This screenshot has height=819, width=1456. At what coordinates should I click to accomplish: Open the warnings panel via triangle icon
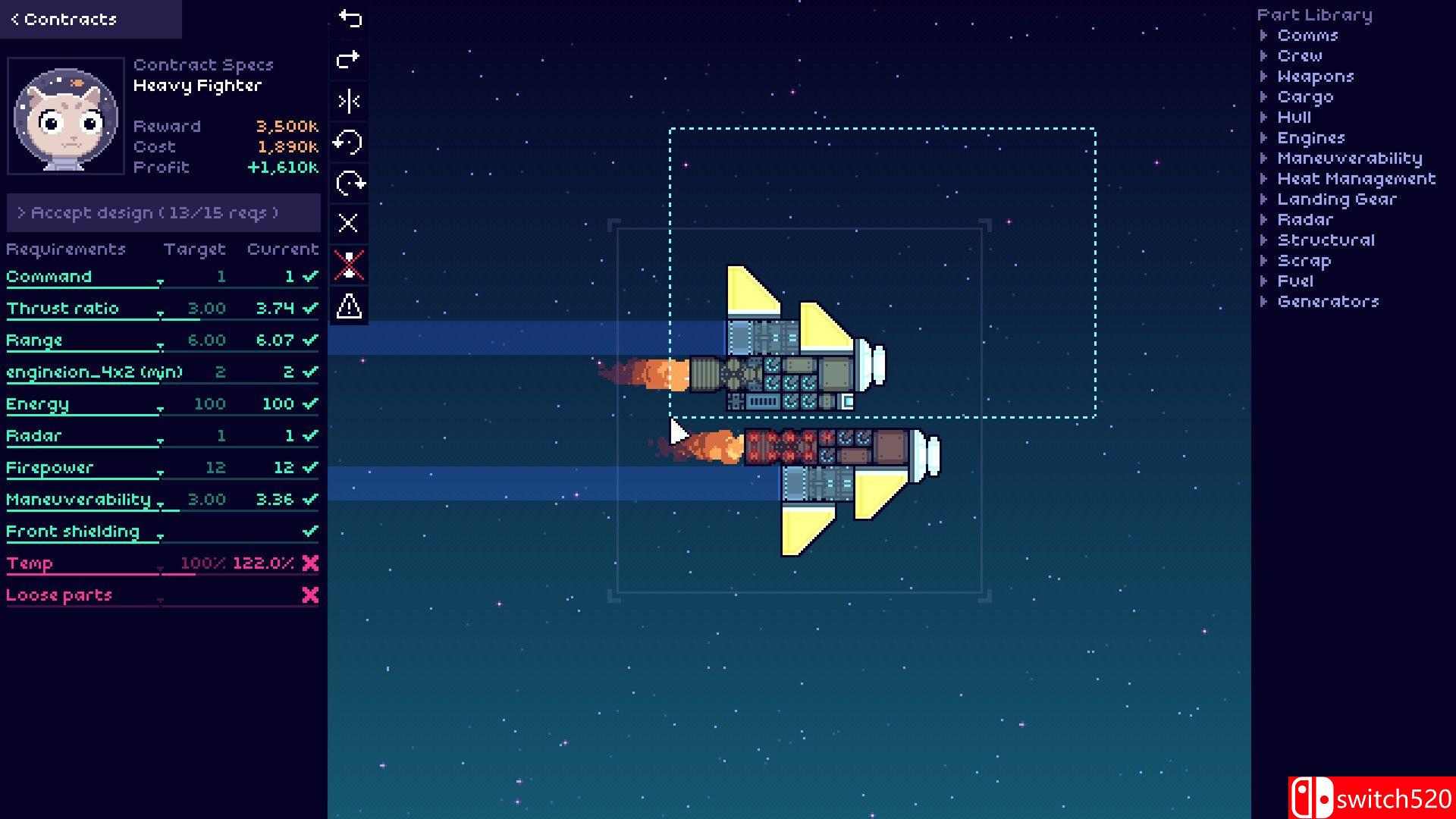point(349,305)
